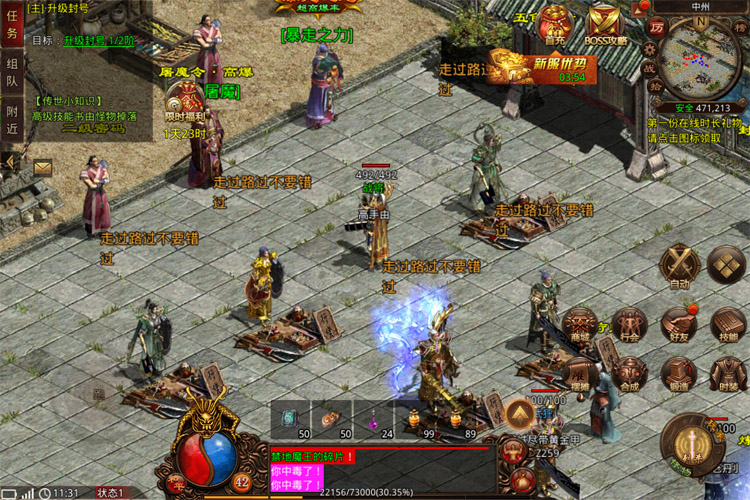This screenshot has height=500, width=750.
Task: Open the 合成 synthesis menu
Action: pyautogui.click(x=629, y=372)
